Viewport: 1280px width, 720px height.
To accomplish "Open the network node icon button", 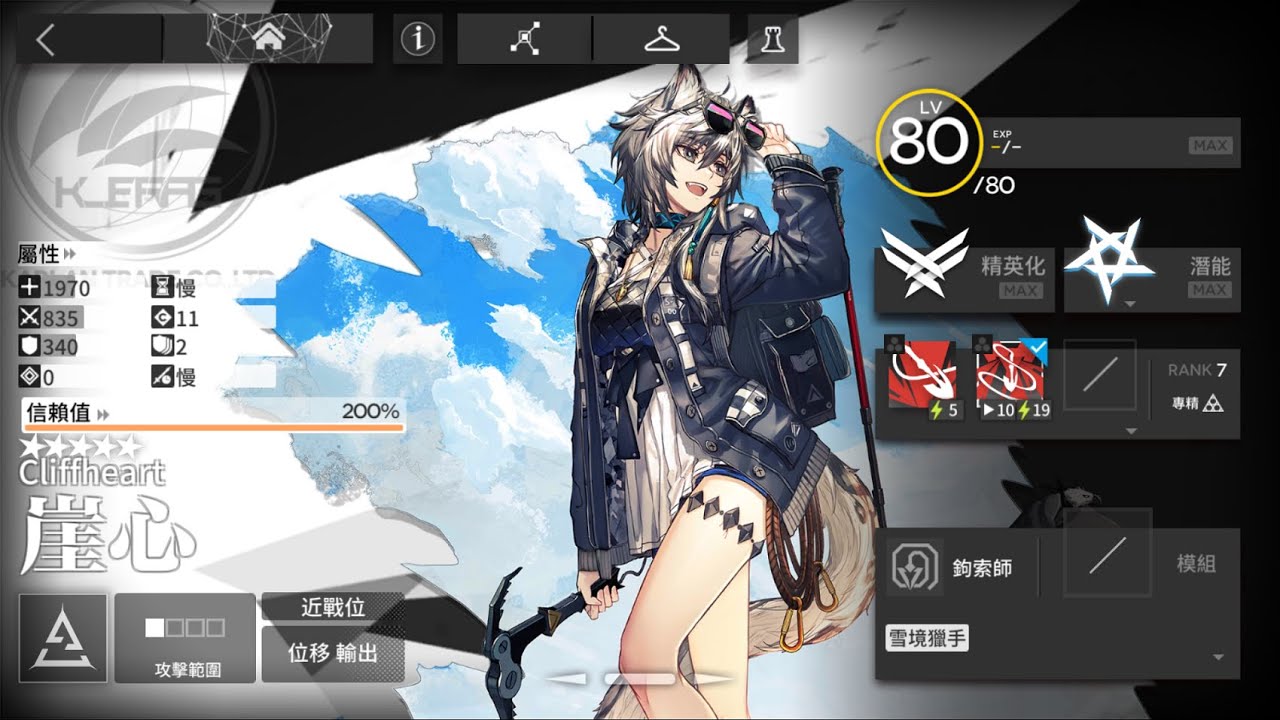I will point(524,40).
